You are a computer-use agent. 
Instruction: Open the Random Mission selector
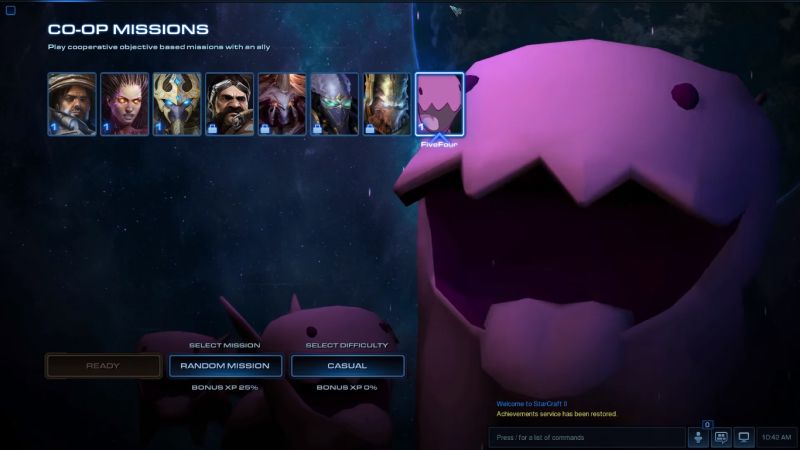[x=225, y=366]
